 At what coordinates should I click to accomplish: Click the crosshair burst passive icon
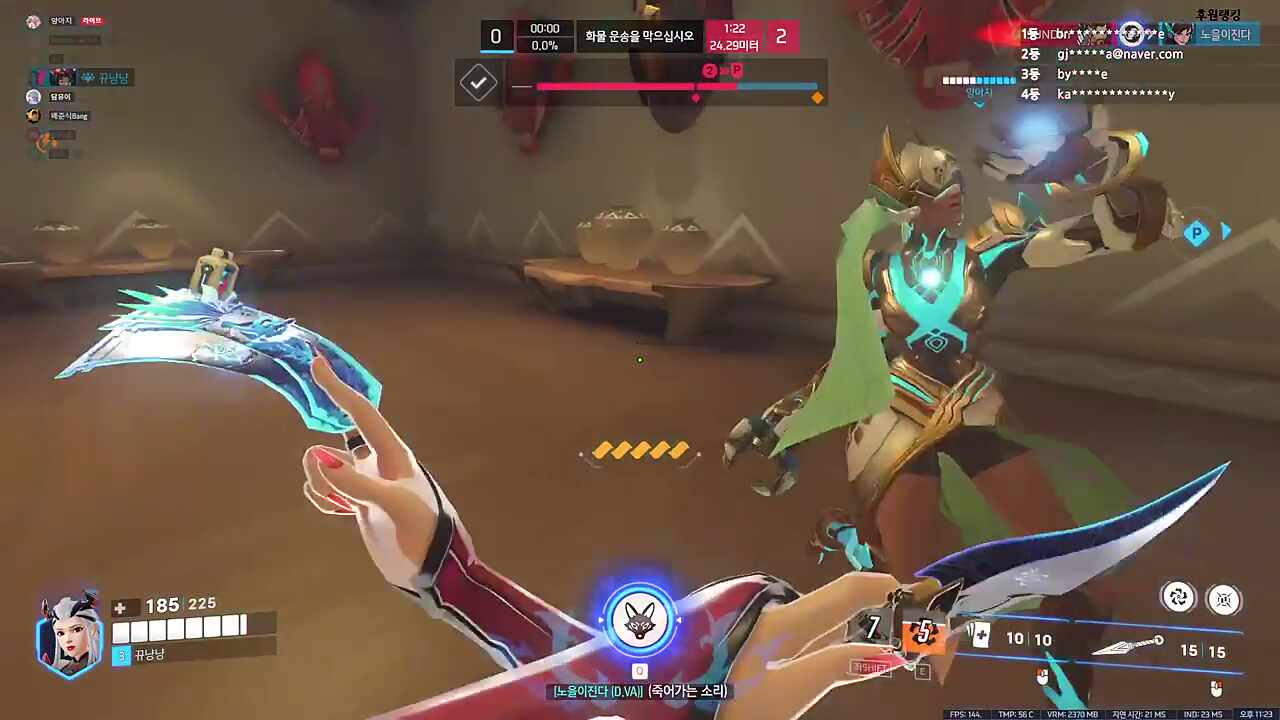[x=1224, y=599]
